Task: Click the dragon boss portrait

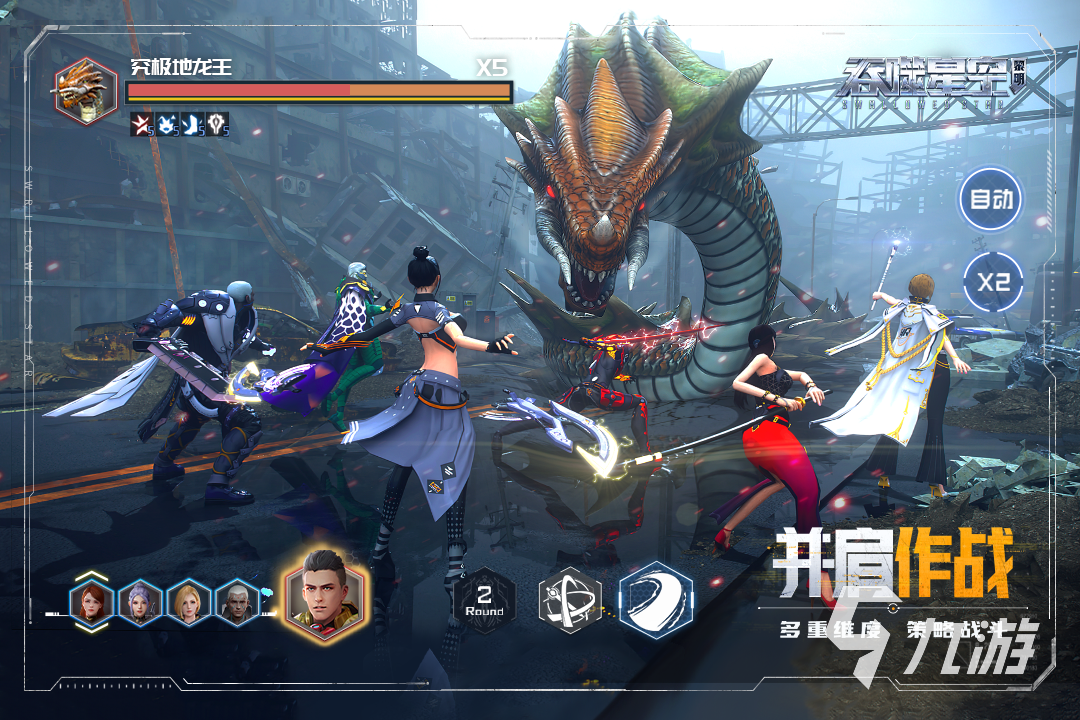Action: tap(85, 91)
